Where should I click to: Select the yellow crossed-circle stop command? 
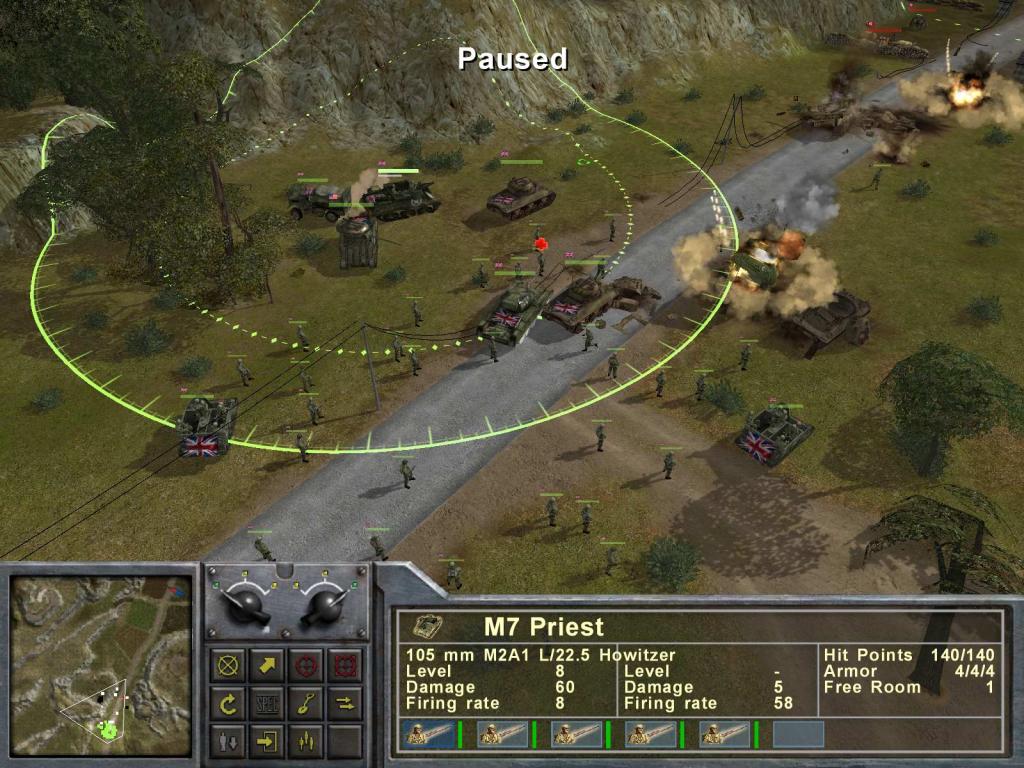pyautogui.click(x=229, y=665)
